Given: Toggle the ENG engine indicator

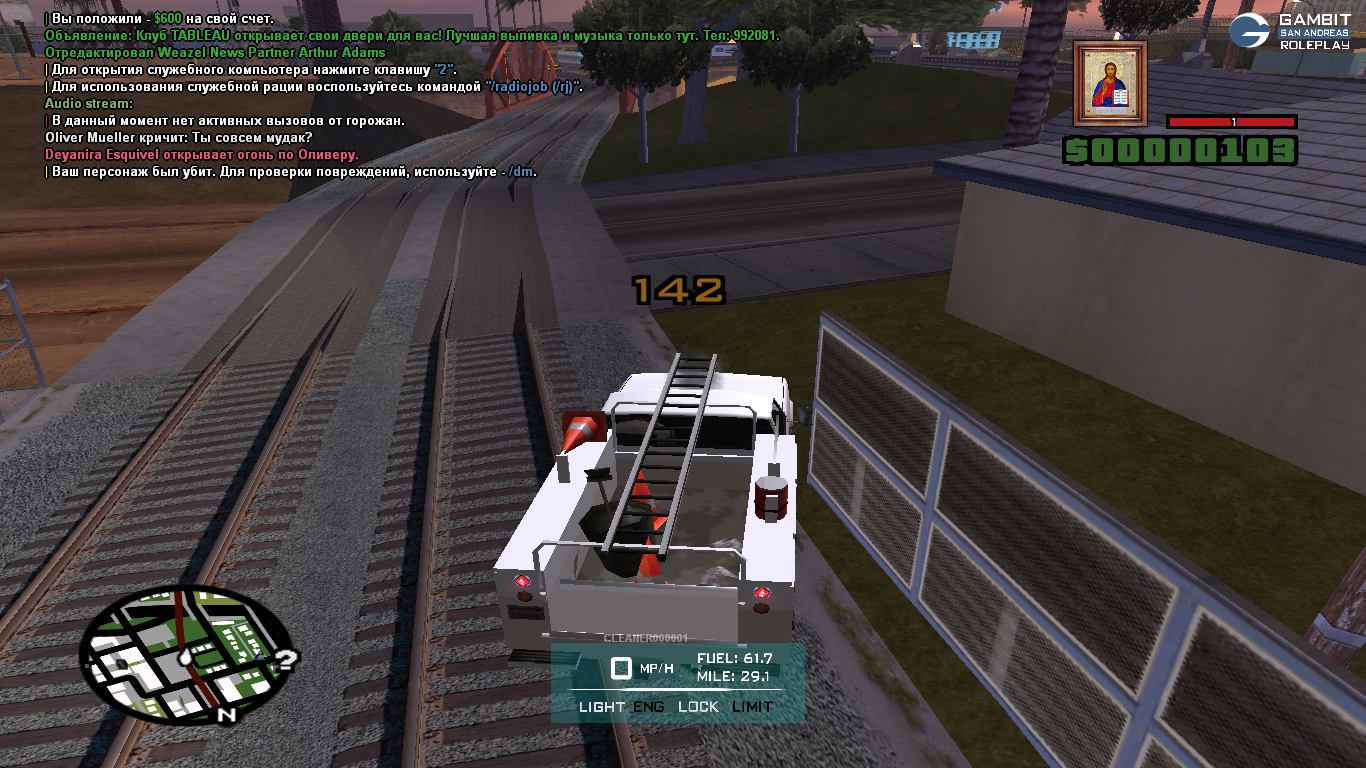Looking at the screenshot, I should (x=649, y=707).
